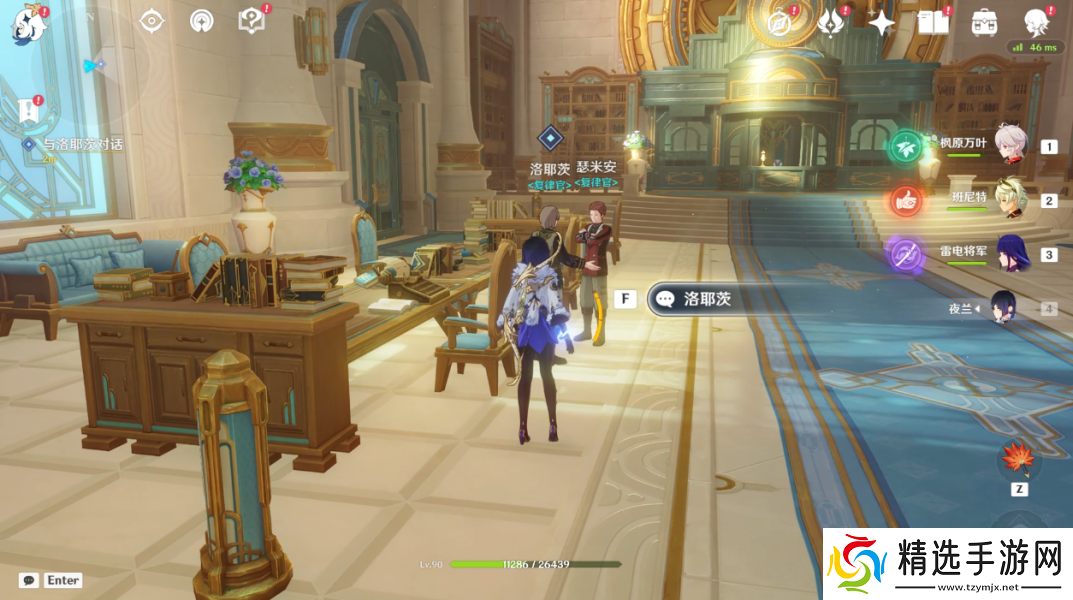
Task: Open the four-point star wish icon
Action: tap(881, 23)
